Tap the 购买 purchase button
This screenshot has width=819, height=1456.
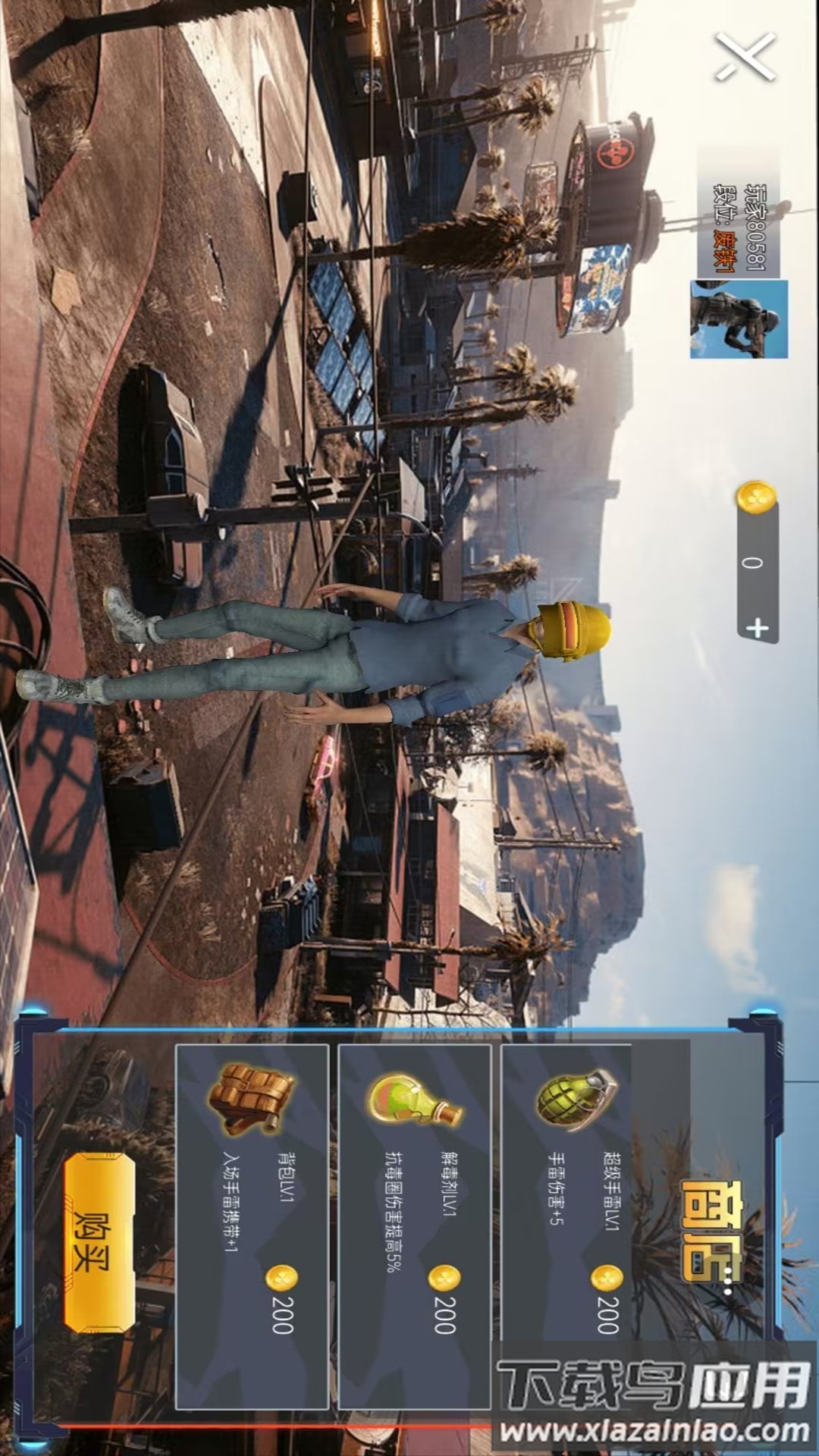99,1241
